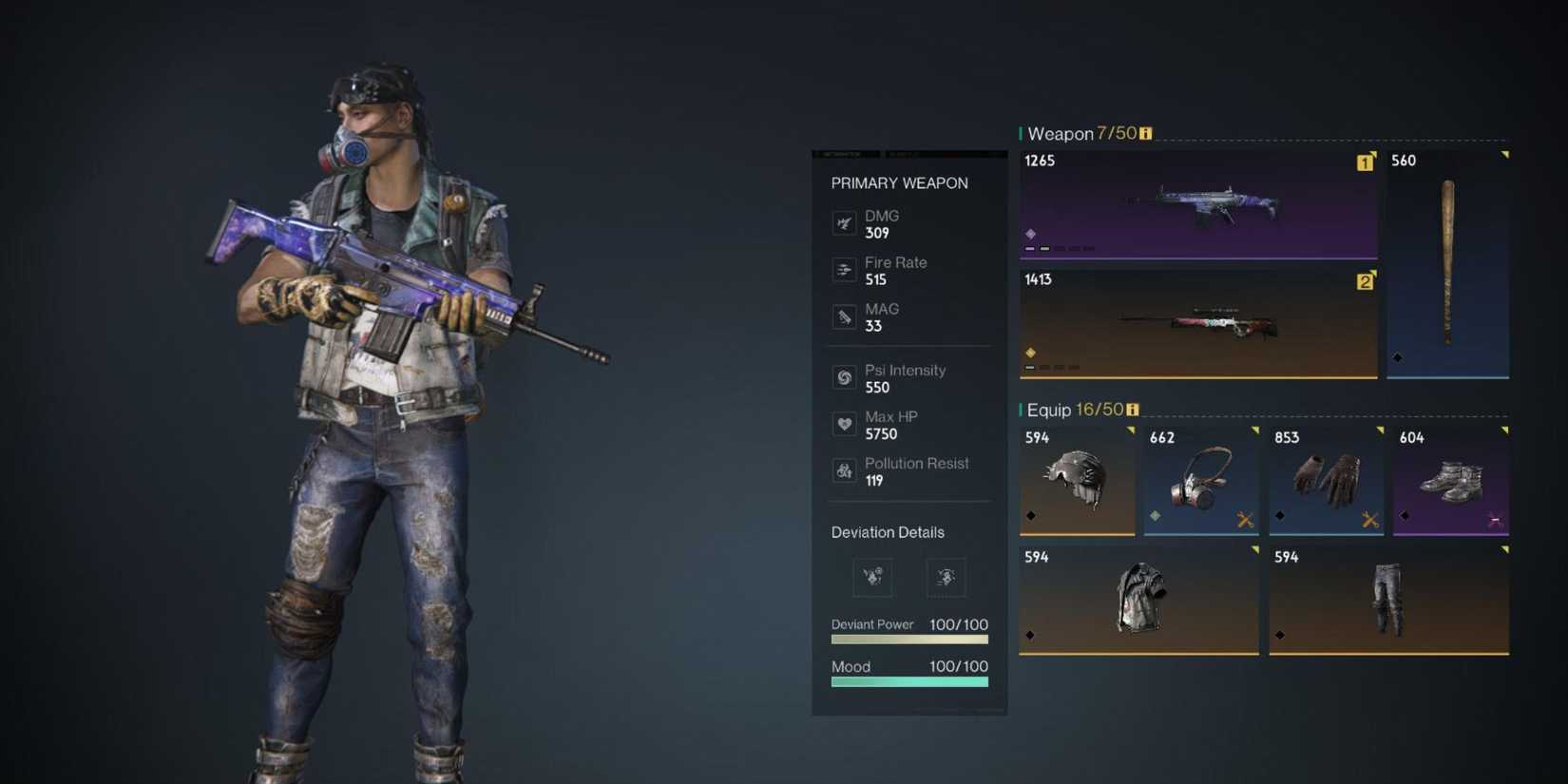Click the Psi Intensity stat icon

[845, 377]
